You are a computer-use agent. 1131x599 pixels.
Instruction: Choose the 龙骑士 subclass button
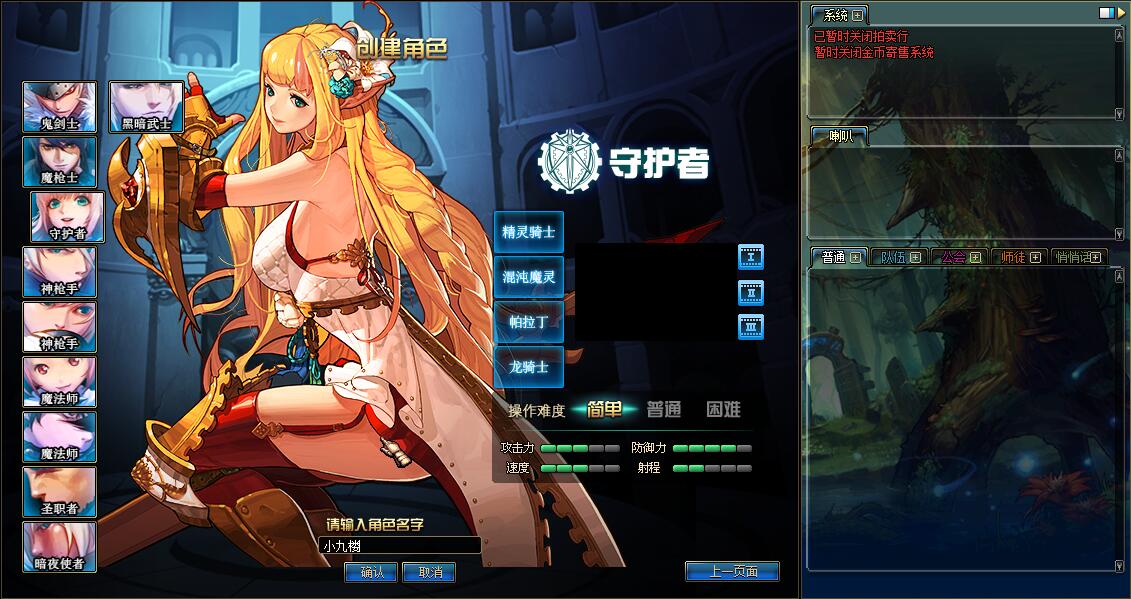tap(529, 367)
